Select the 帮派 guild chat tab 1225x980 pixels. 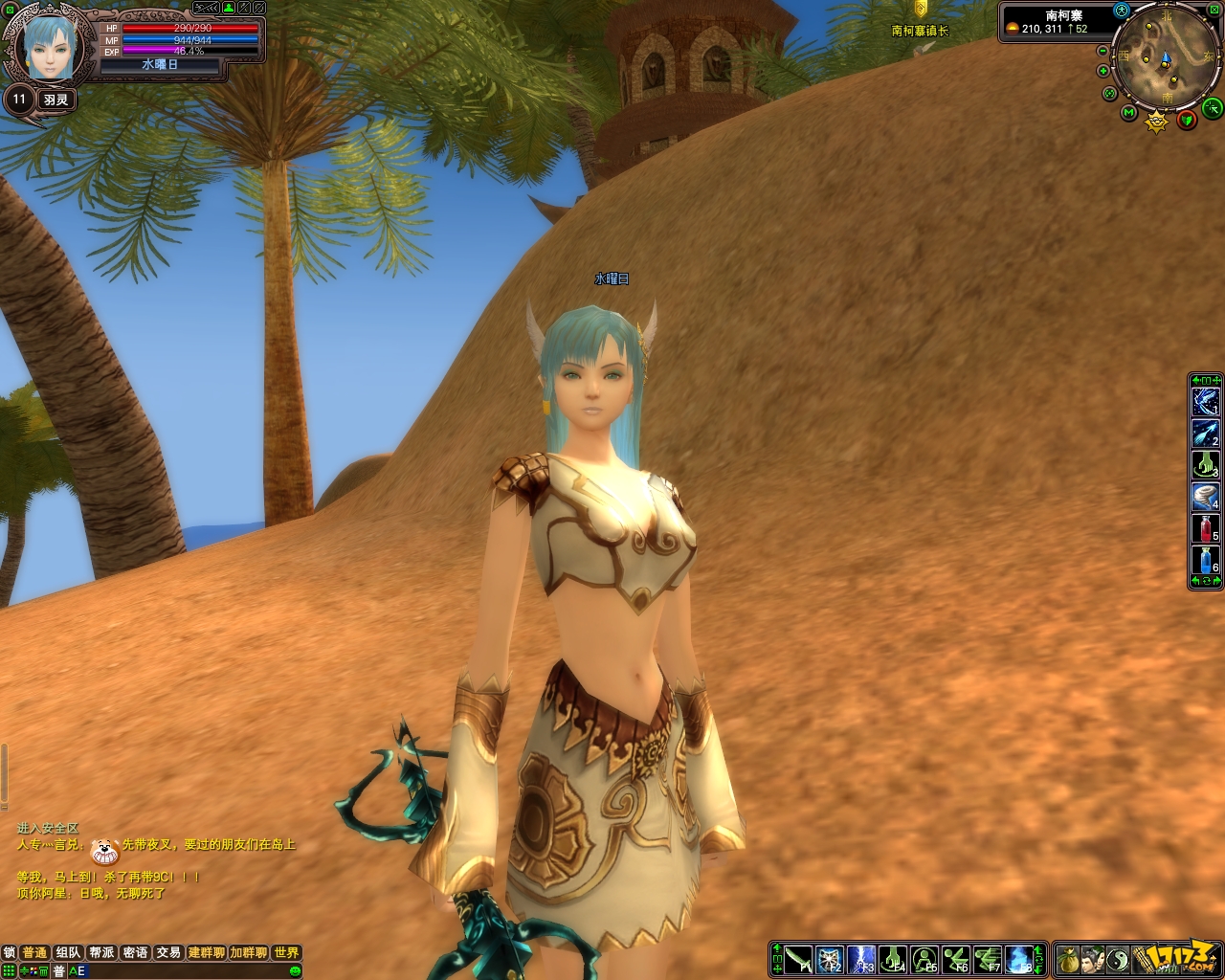[101, 952]
